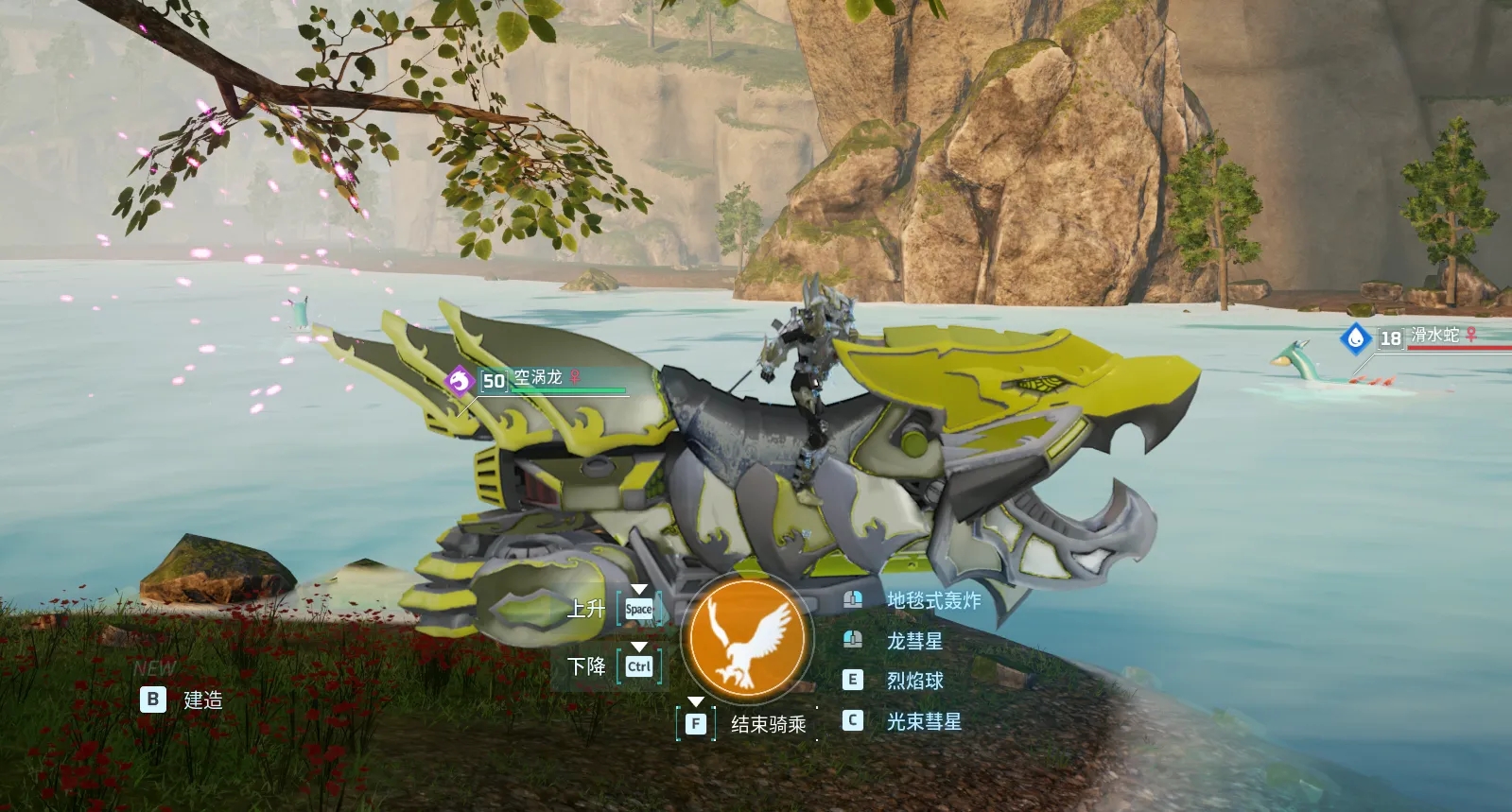The image size is (1512, 812).
Task: Open the 建造 build option
Action: [202, 700]
